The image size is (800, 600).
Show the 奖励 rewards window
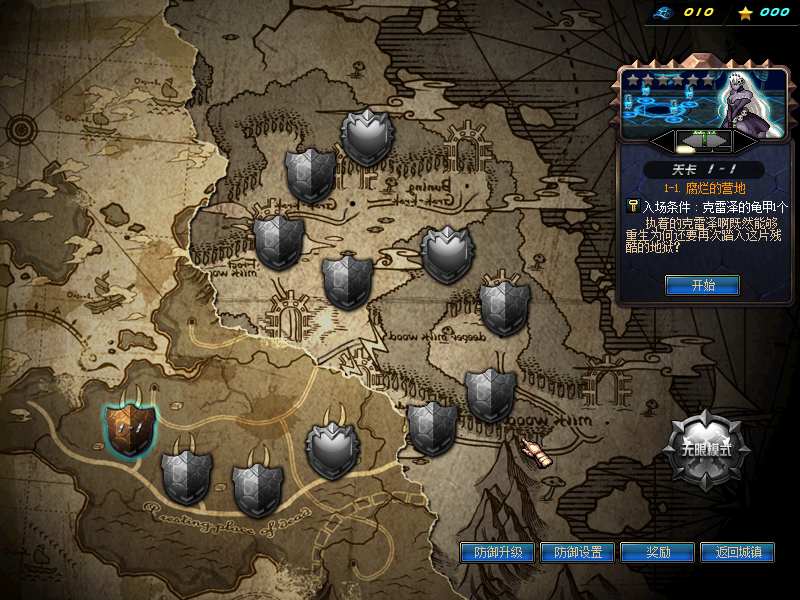(x=658, y=552)
